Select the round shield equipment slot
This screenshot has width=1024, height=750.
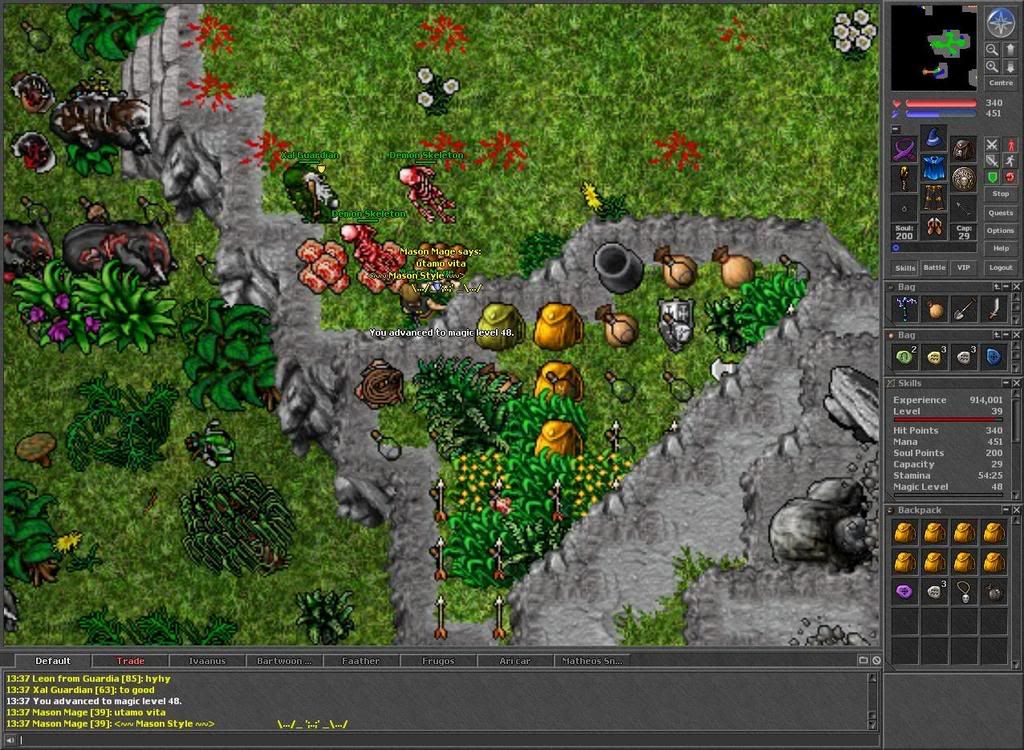coord(963,178)
